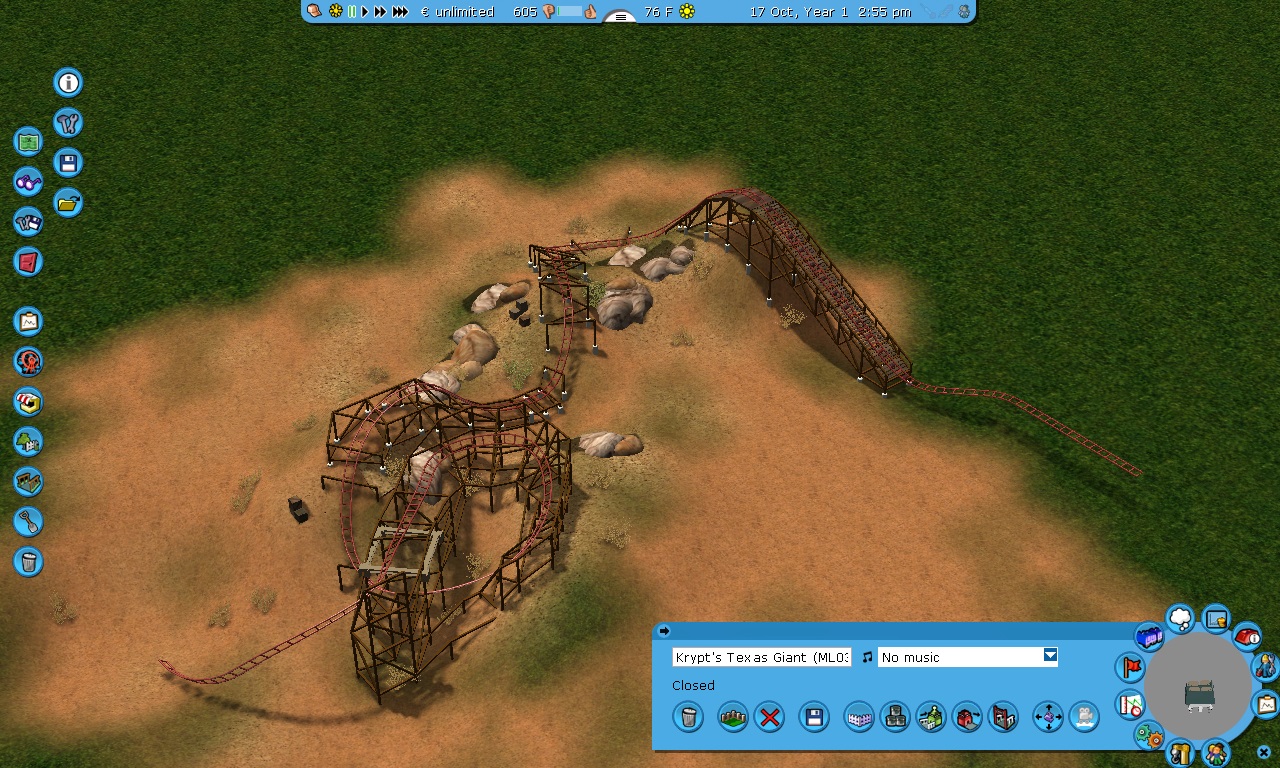Open the No music dropdown
This screenshot has height=768, width=1280.
tap(1050, 656)
